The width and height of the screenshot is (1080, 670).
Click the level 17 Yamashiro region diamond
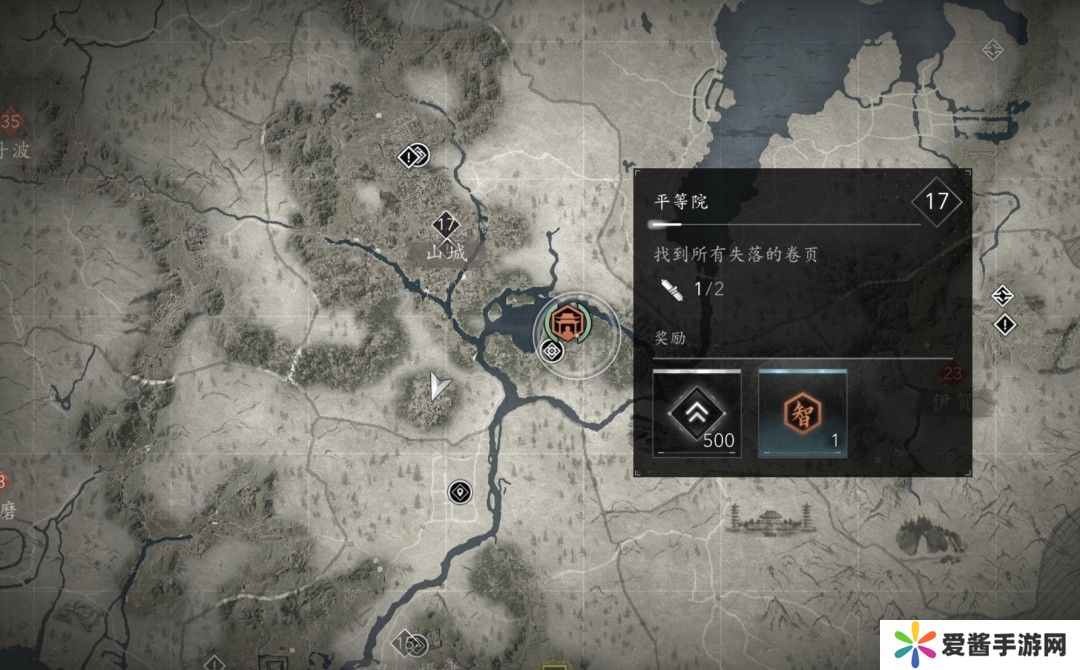[x=445, y=224]
